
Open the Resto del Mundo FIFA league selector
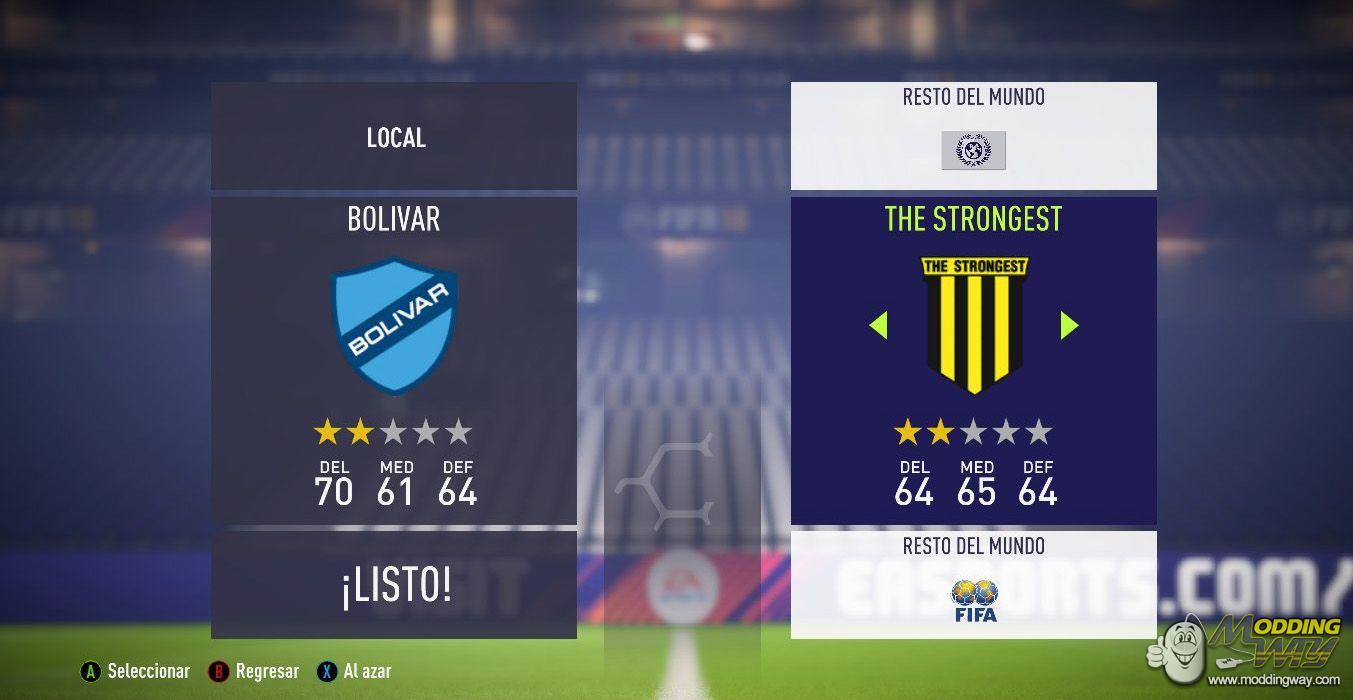973,585
